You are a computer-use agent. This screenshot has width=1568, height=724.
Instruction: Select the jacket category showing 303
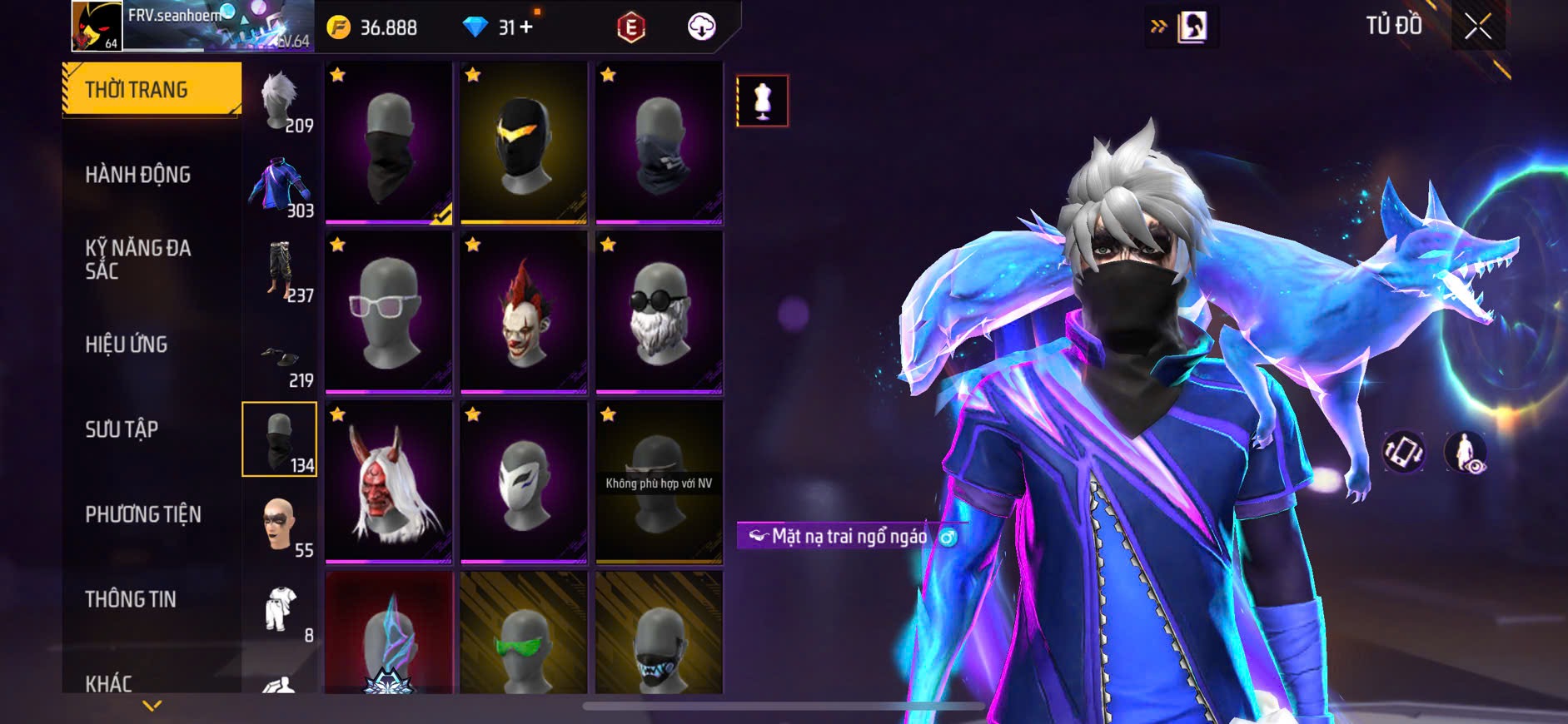pos(280,186)
